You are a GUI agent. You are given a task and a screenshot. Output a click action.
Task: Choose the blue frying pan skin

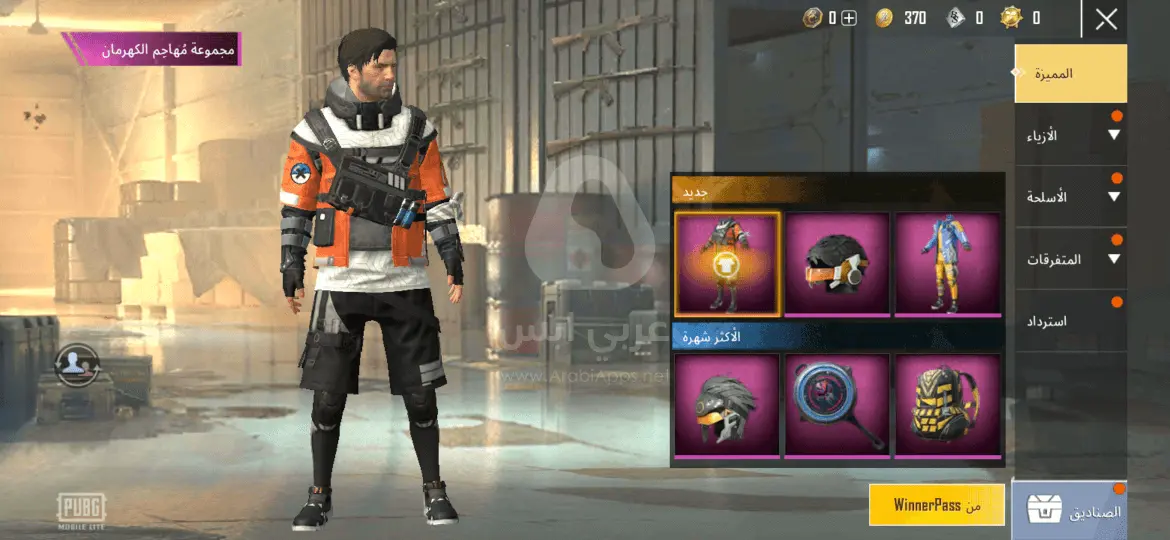coord(837,406)
